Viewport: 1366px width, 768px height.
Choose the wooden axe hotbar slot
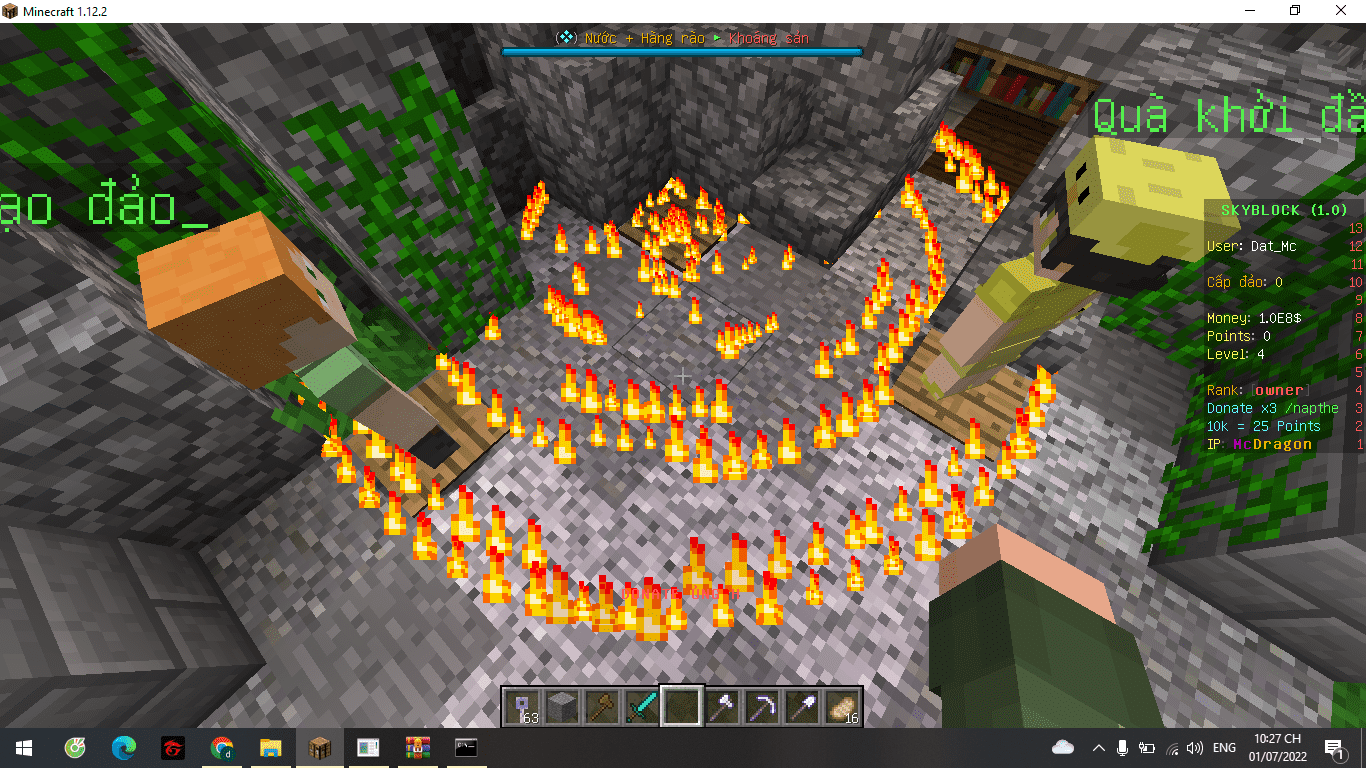tap(601, 706)
